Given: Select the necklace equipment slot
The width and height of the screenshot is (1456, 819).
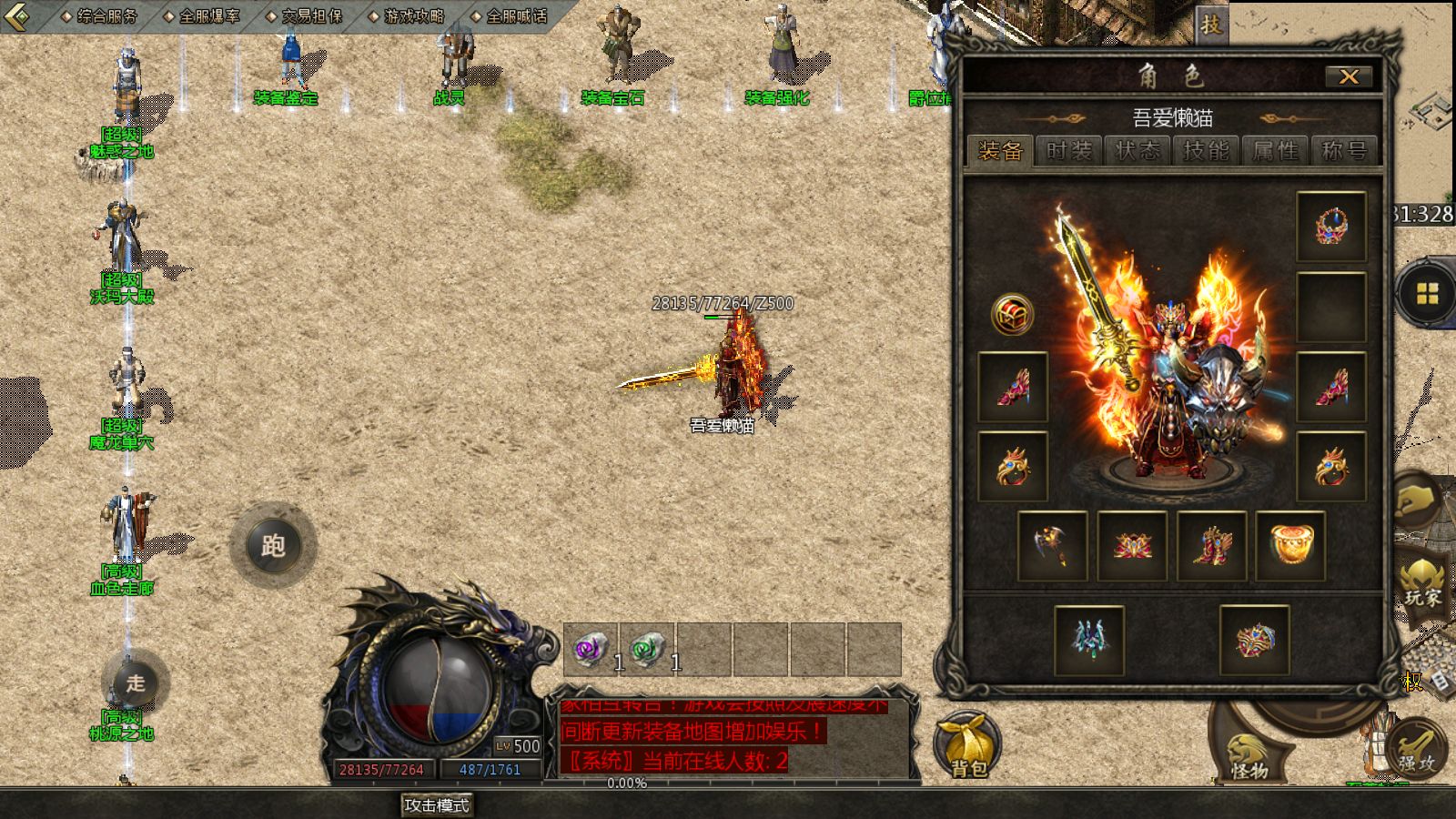Looking at the screenshot, I should point(1330,227).
